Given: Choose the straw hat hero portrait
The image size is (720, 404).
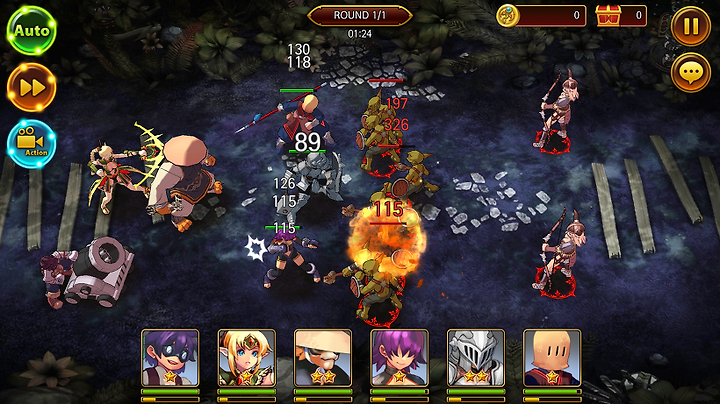Looking at the screenshot, I should (322, 358).
